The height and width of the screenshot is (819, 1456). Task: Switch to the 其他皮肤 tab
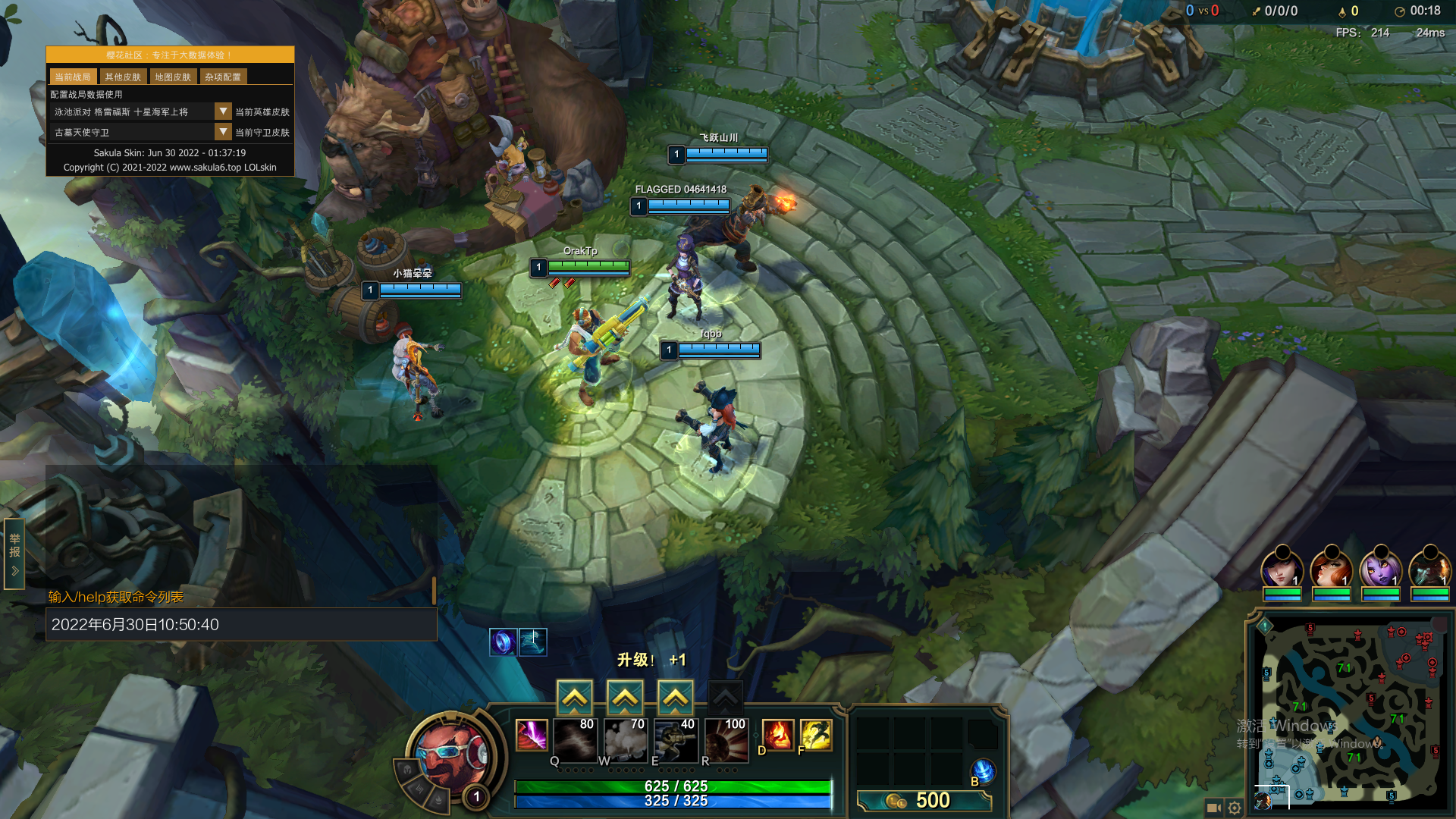tap(123, 77)
